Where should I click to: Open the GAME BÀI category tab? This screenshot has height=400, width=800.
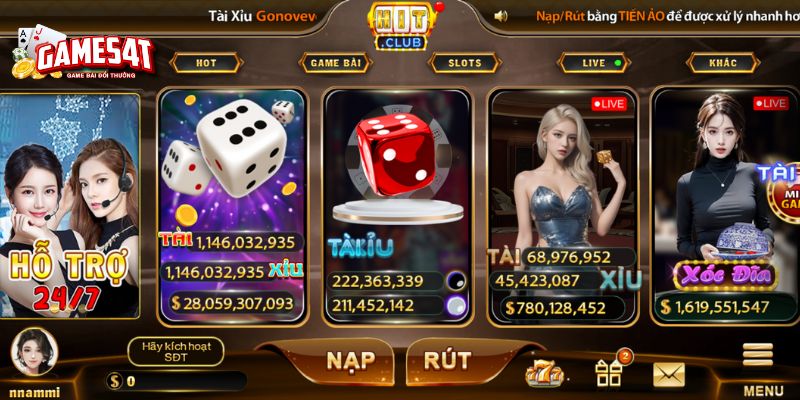[x=334, y=63]
